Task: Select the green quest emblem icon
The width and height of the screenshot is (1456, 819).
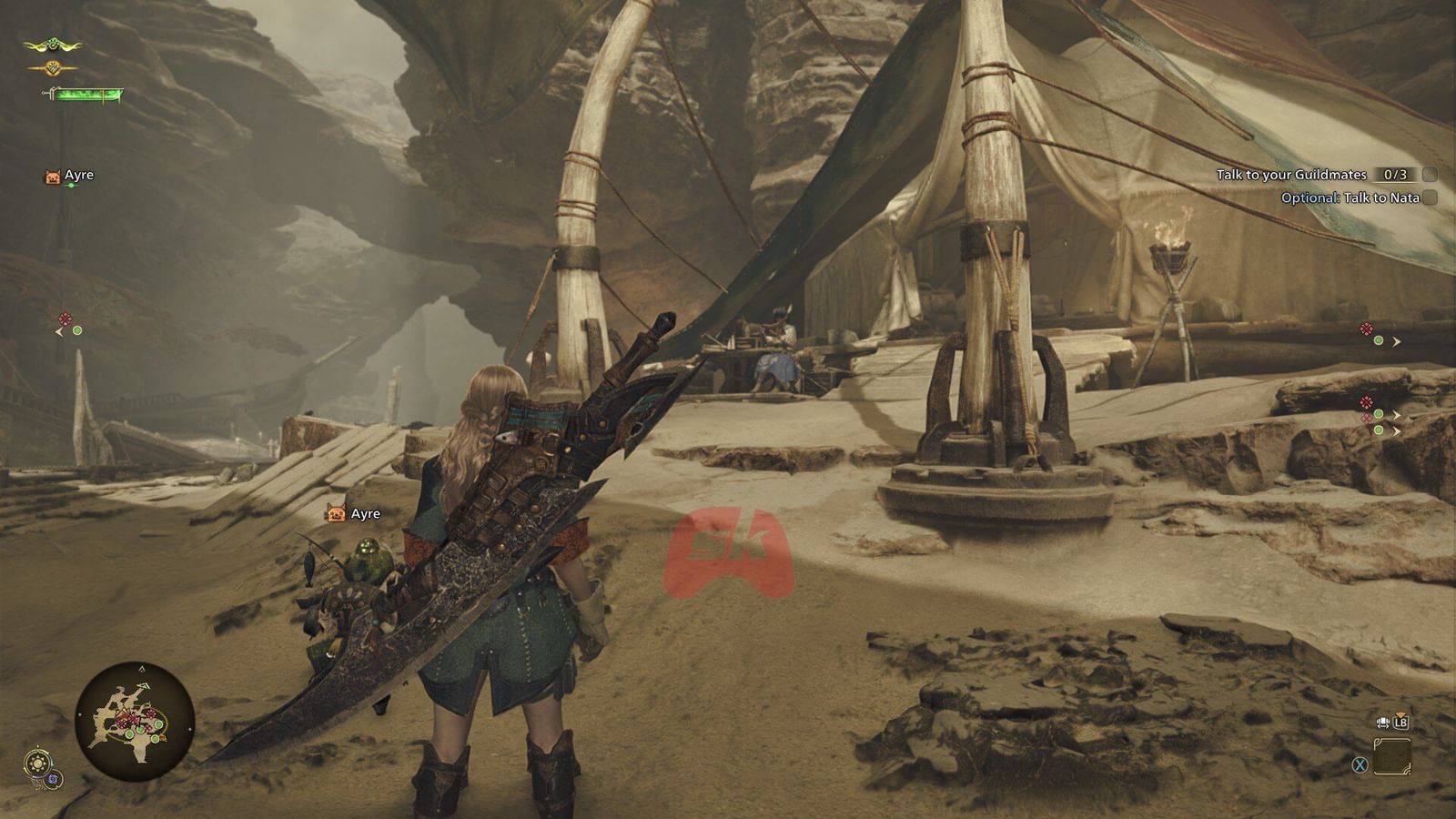Action: pyautogui.click(x=53, y=44)
